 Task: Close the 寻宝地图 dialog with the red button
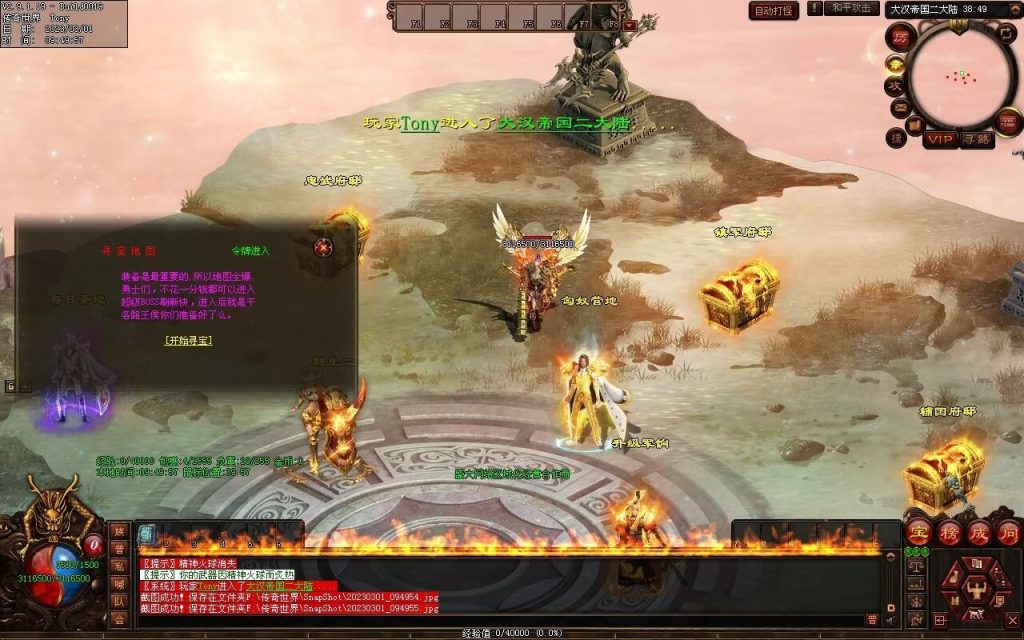click(x=324, y=247)
